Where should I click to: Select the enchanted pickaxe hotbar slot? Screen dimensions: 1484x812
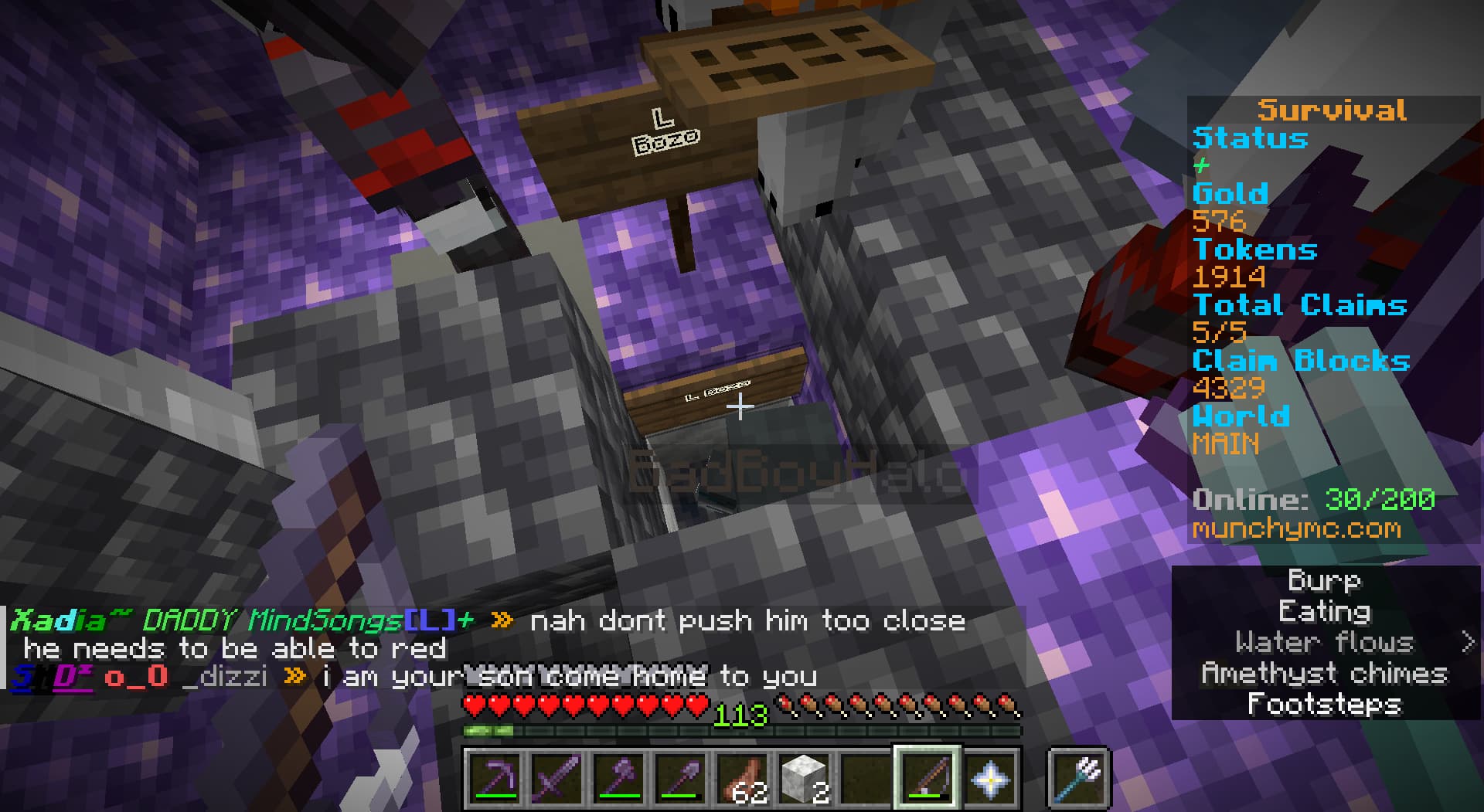[495, 778]
